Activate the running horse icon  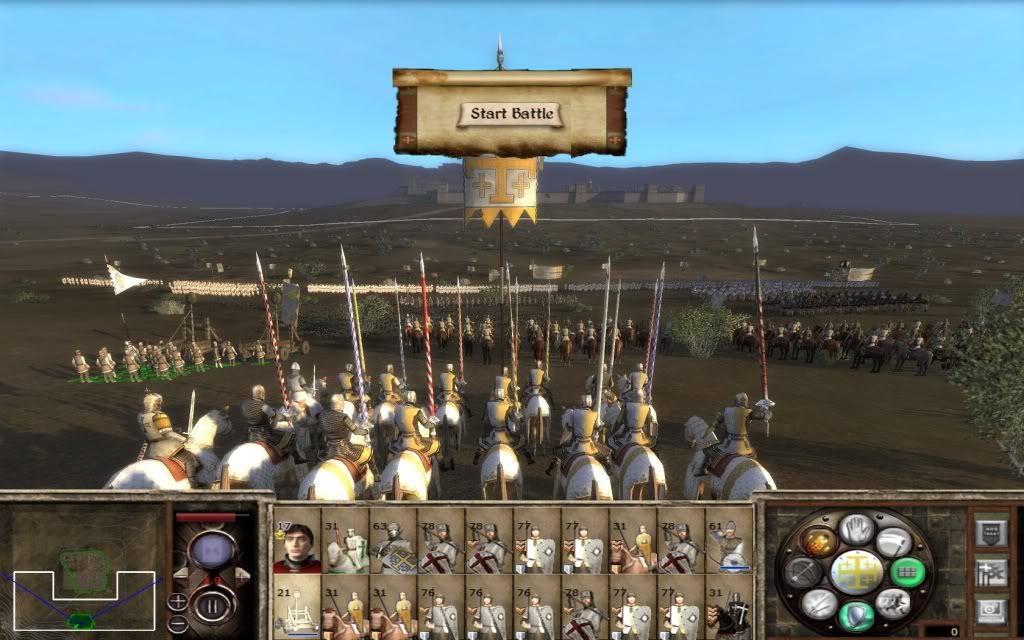894,602
